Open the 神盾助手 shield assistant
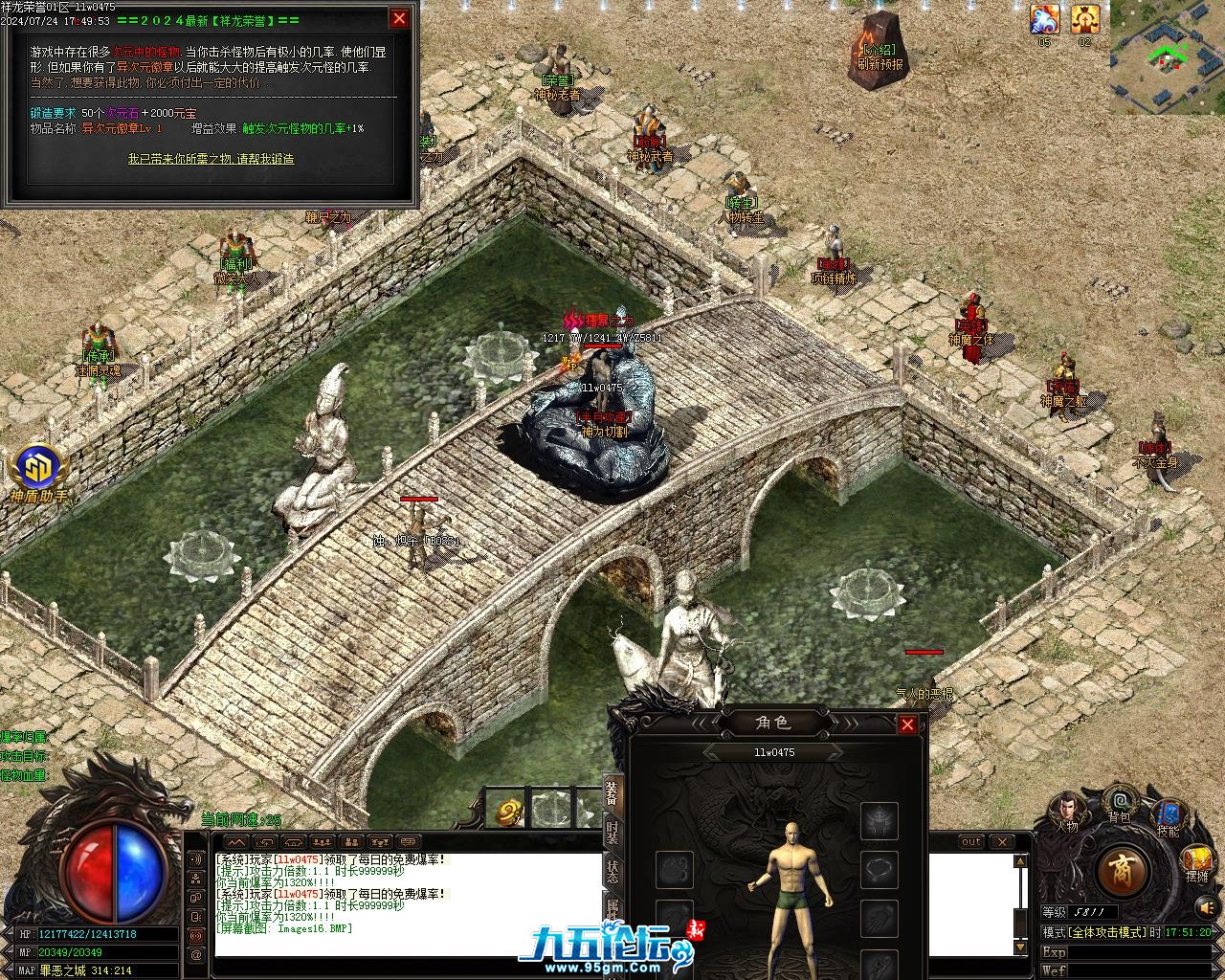This screenshot has height=980, width=1225. 39,474
